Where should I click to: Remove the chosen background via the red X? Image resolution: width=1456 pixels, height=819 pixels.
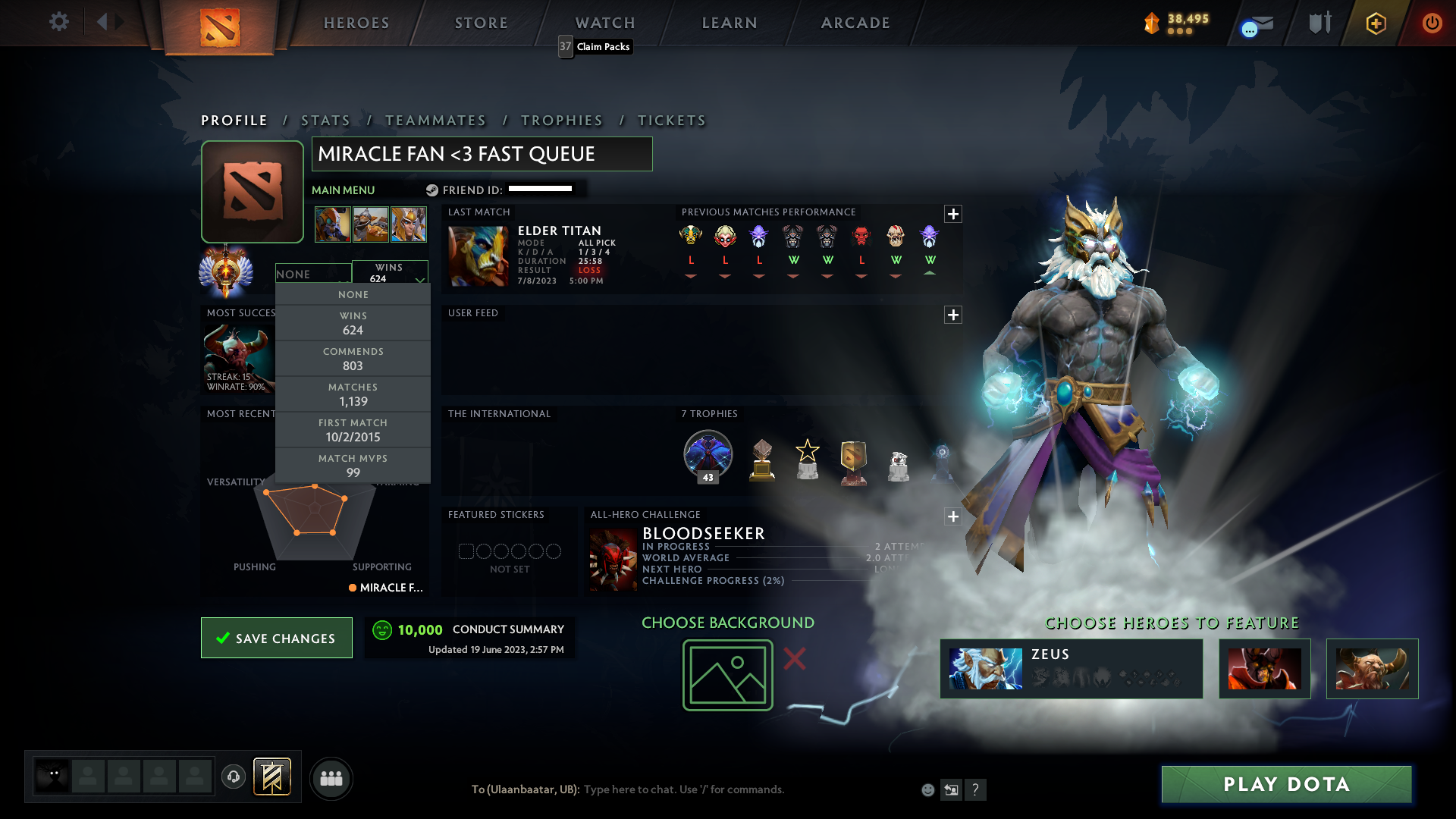point(795,660)
